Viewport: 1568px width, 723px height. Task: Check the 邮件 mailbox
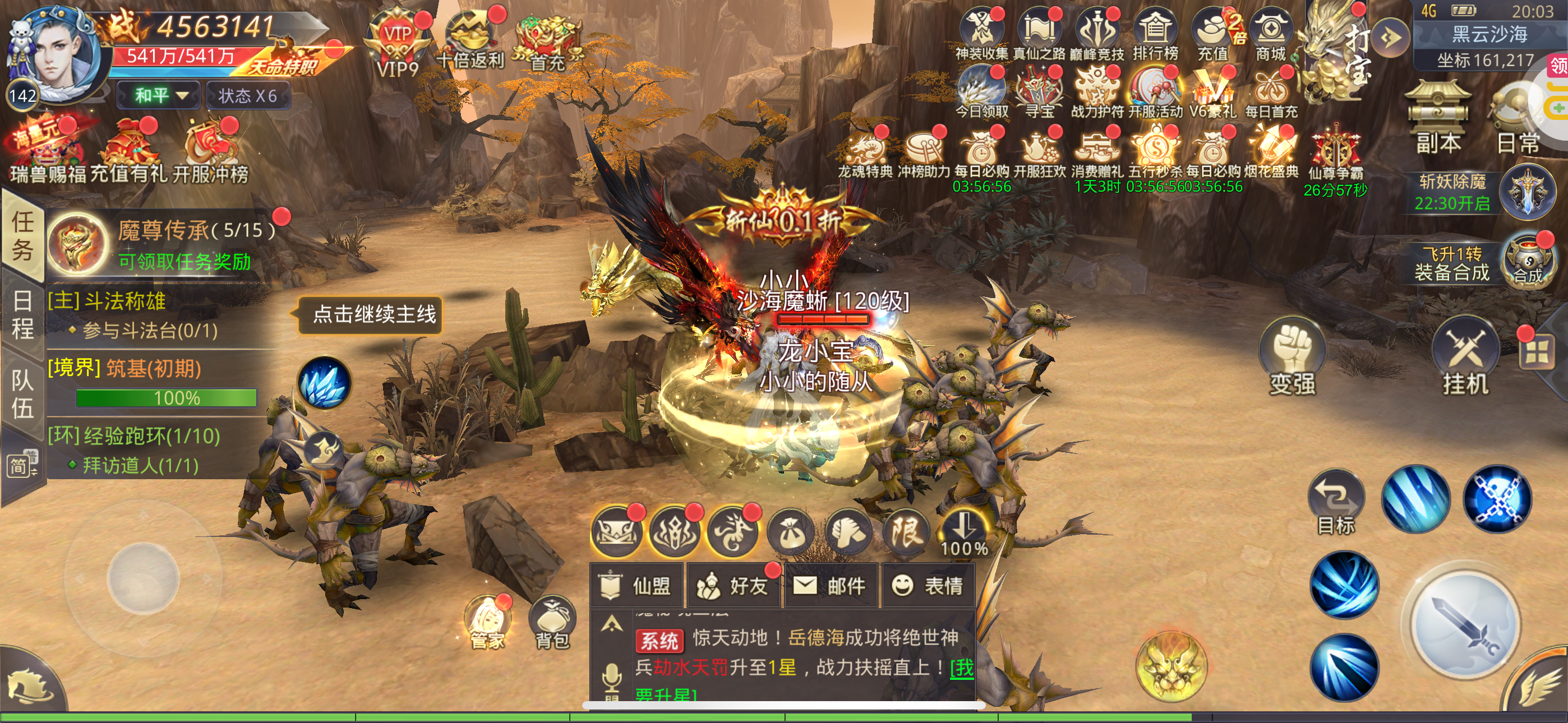830,586
